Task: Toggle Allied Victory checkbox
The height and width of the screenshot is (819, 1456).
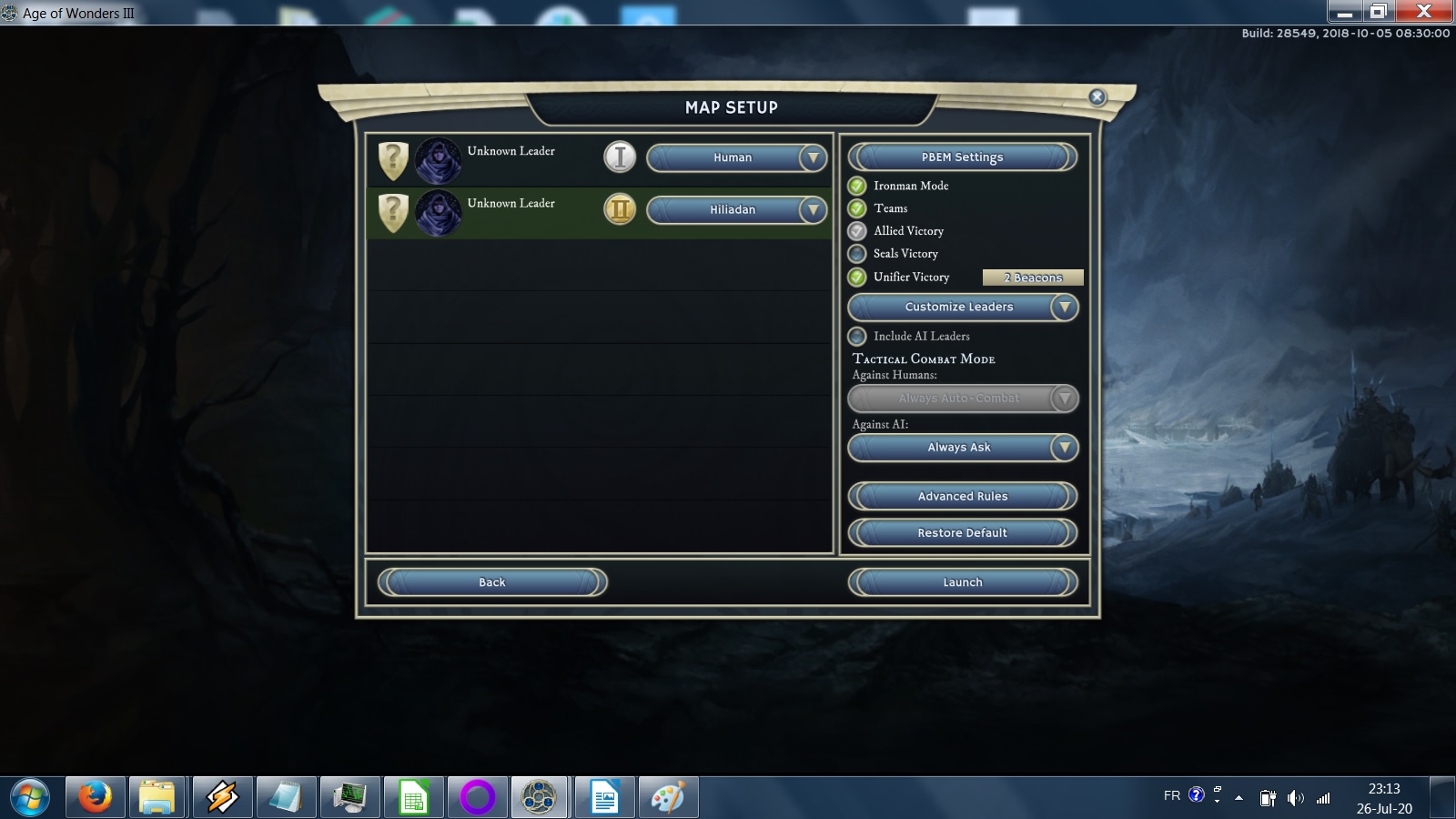Action: click(857, 232)
